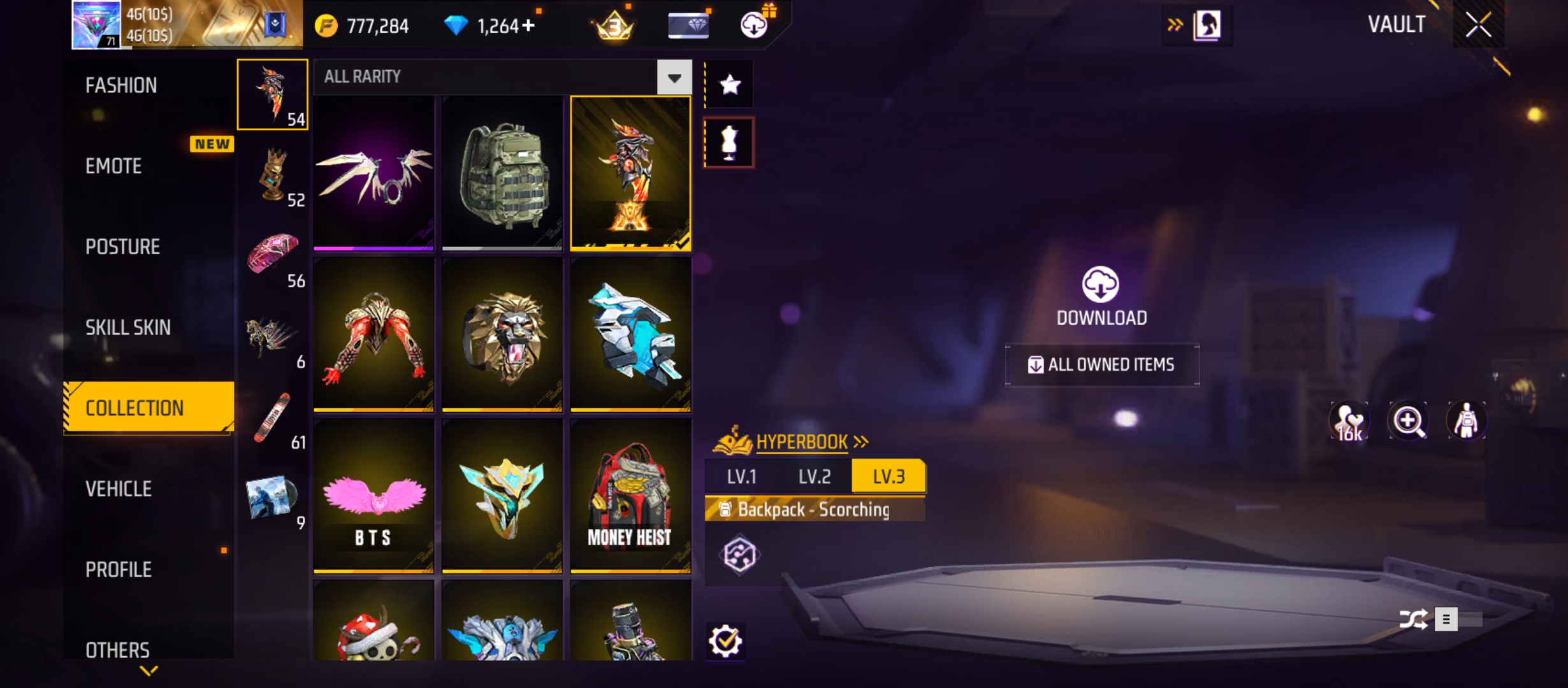Select the pink BTS wings backpack

[374, 496]
